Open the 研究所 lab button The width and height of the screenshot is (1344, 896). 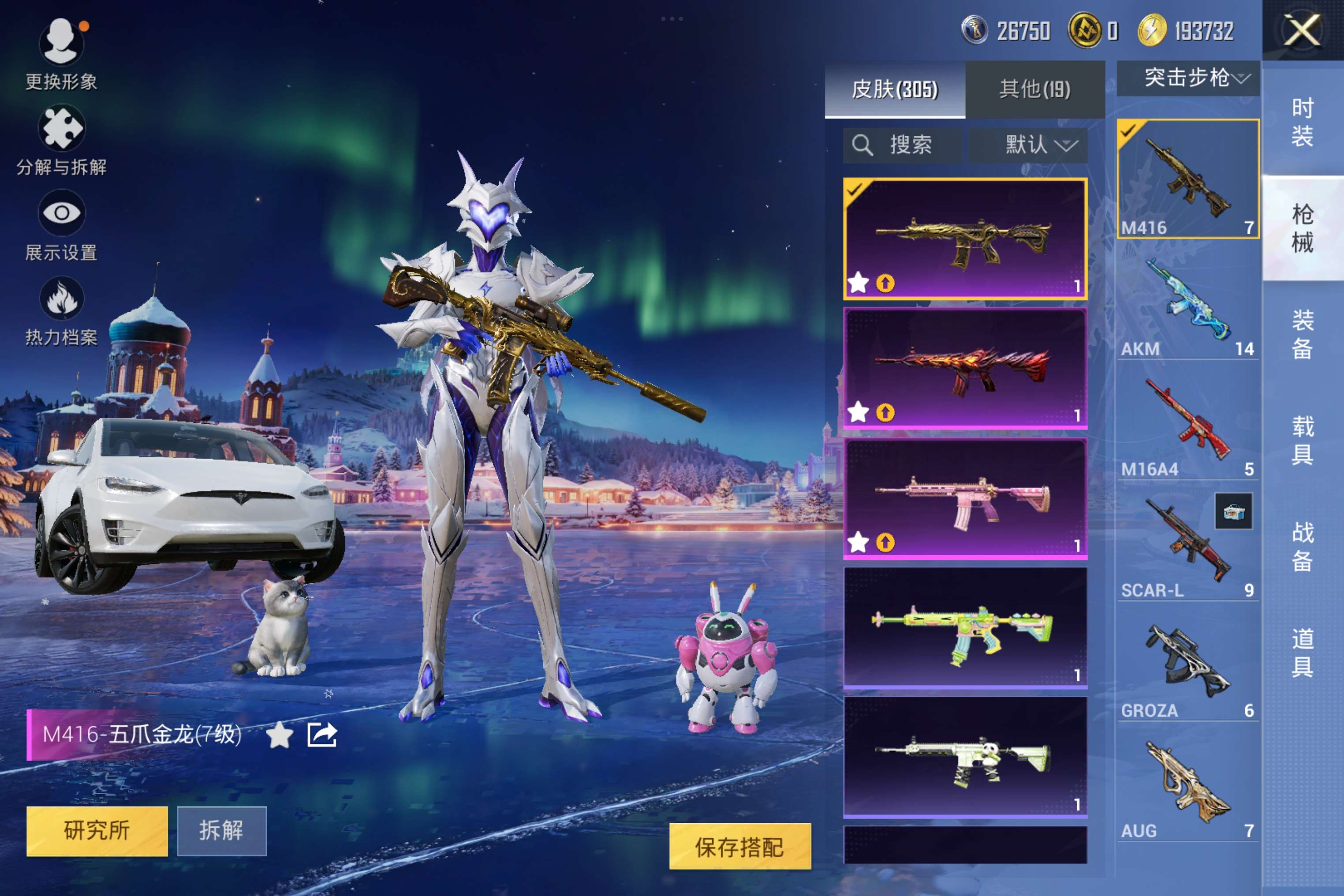[x=97, y=830]
